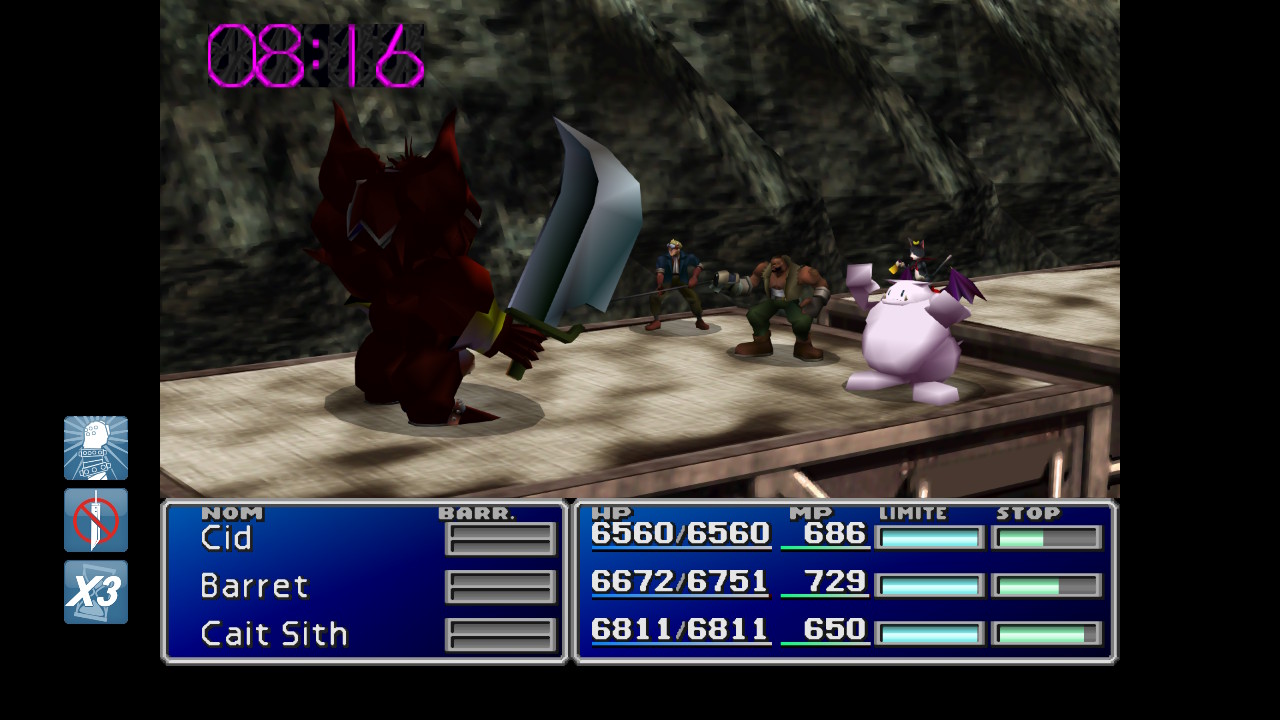Select Cait Sith in the party list
Viewport: 1280px width, 720px height.
pos(274,633)
